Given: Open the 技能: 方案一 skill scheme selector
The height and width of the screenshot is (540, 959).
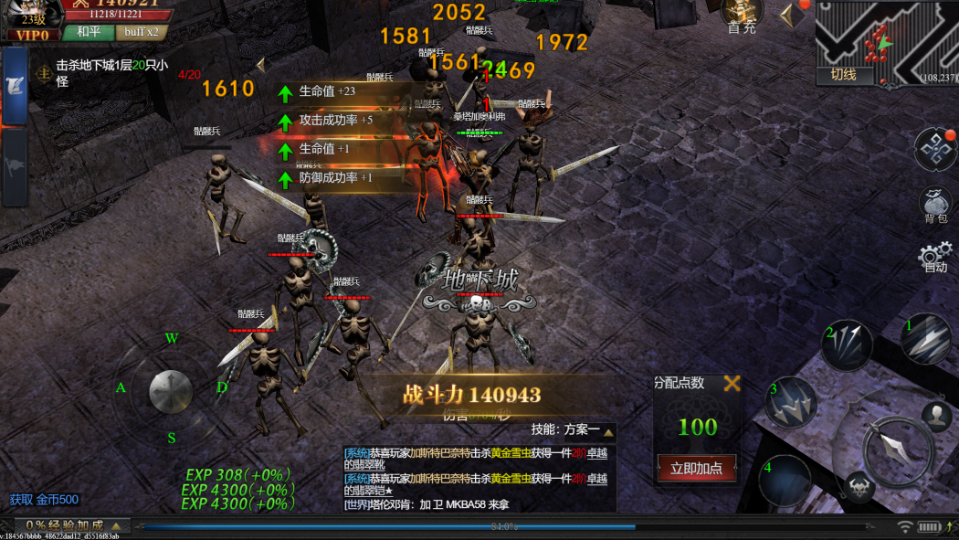Looking at the screenshot, I should (572, 429).
